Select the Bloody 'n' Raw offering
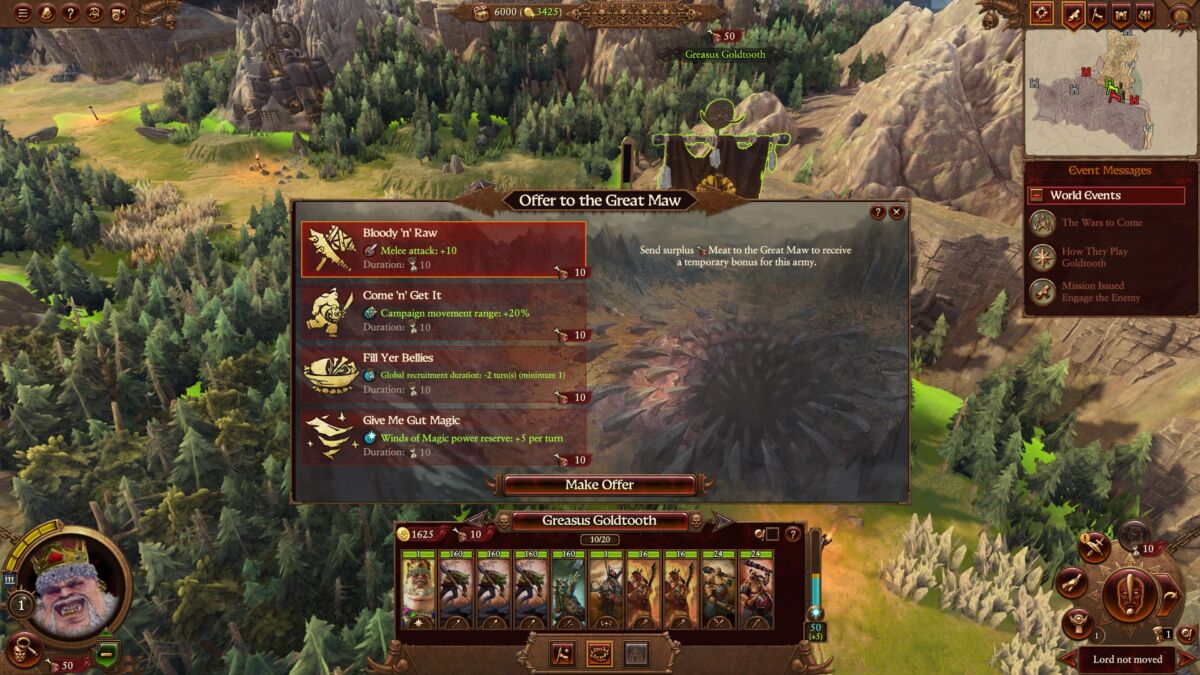 [x=443, y=249]
